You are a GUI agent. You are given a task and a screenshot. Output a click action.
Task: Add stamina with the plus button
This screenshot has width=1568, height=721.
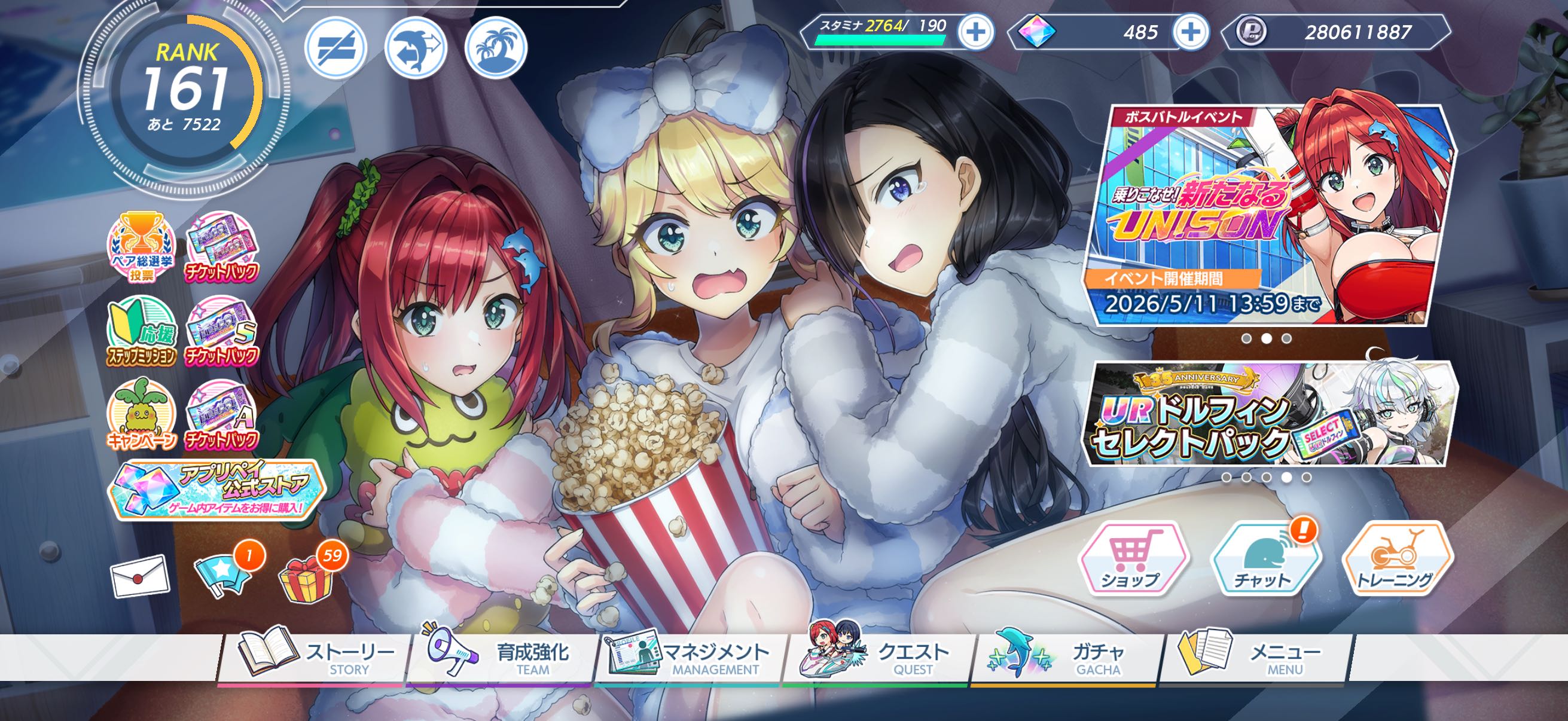(976, 32)
